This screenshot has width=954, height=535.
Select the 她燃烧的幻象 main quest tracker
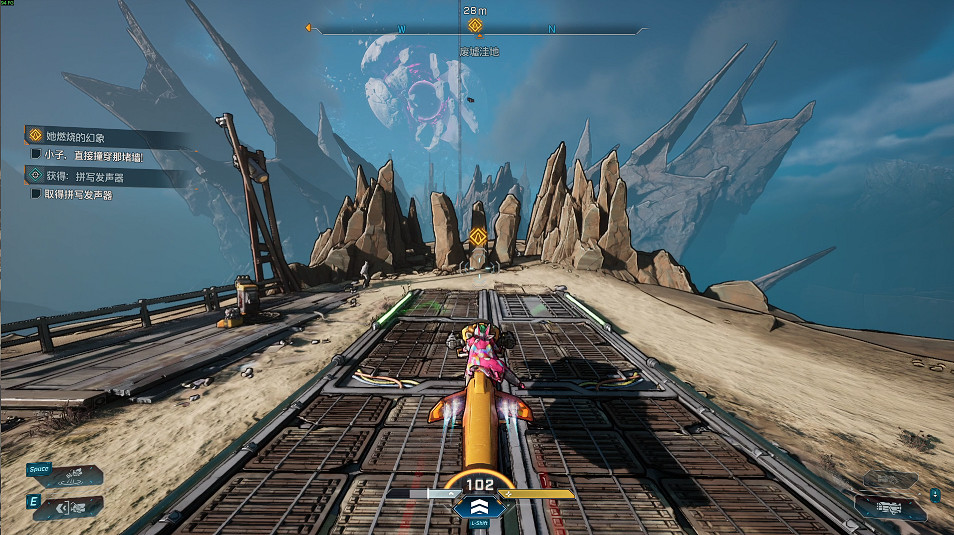click(x=76, y=136)
